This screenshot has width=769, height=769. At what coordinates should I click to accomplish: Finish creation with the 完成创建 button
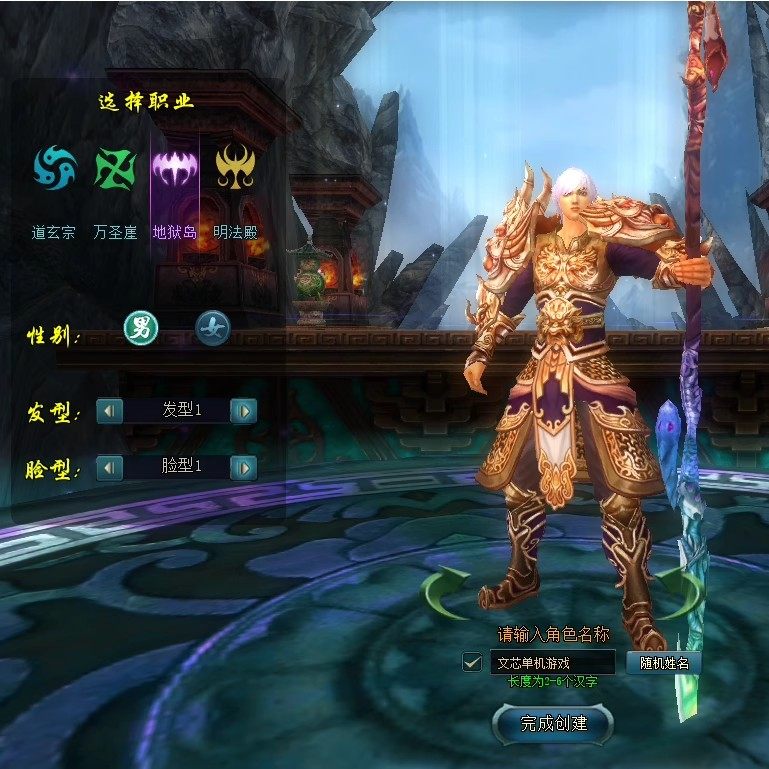[x=553, y=723]
